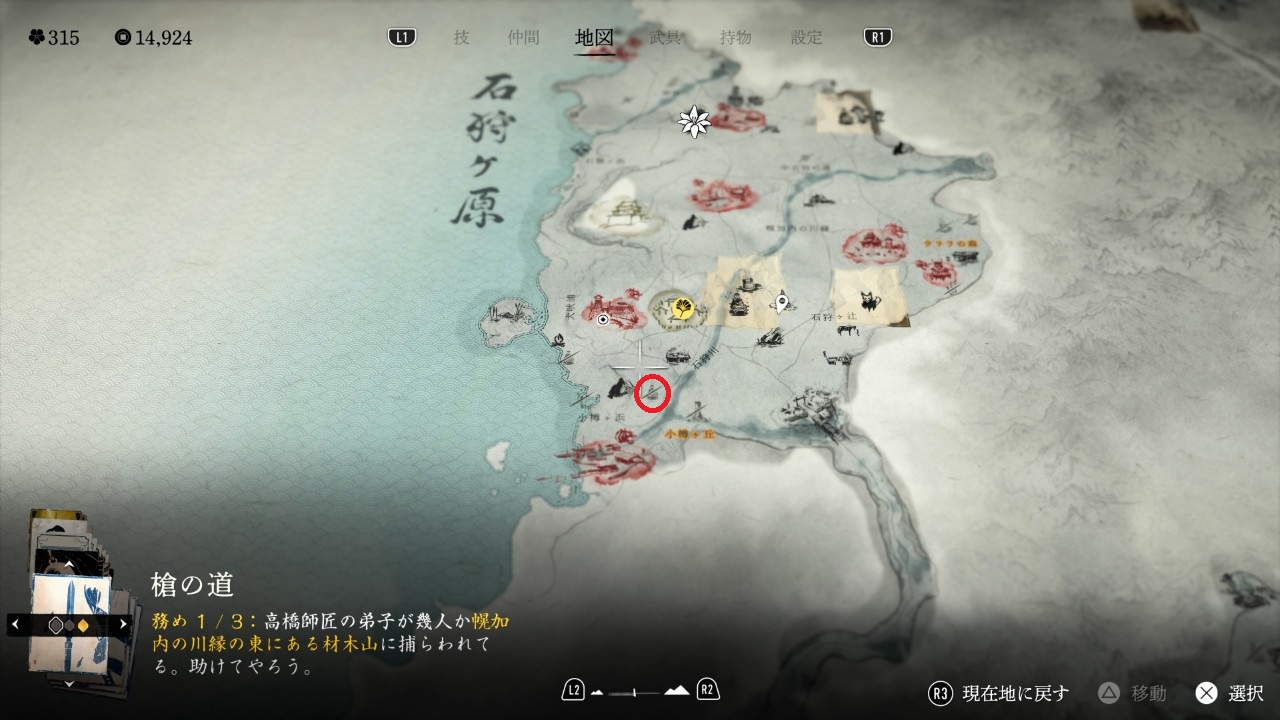
Task: Select the white flower map marker
Action: pos(694,122)
